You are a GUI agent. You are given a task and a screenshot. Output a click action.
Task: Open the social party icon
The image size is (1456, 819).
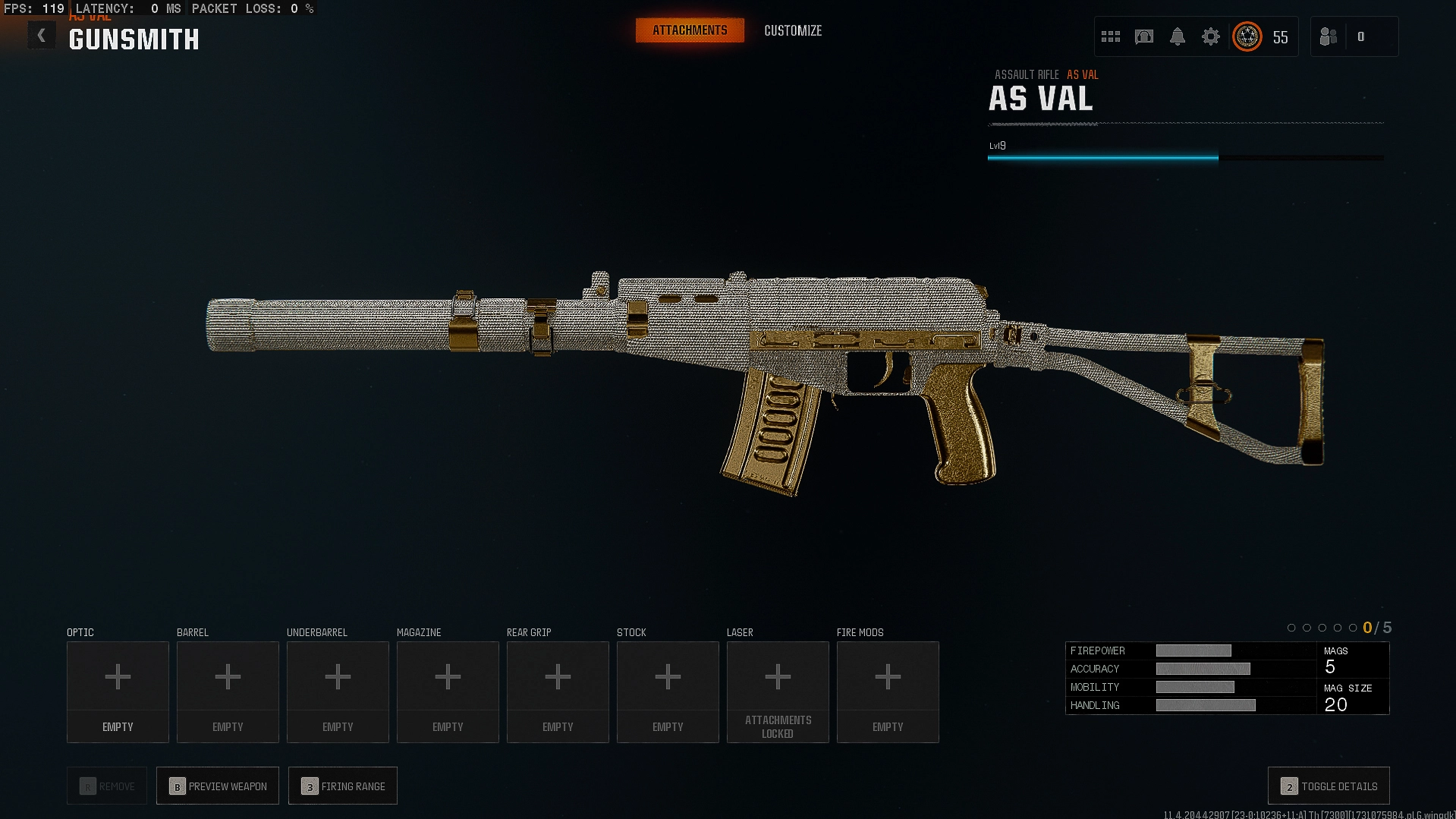coord(1329,36)
